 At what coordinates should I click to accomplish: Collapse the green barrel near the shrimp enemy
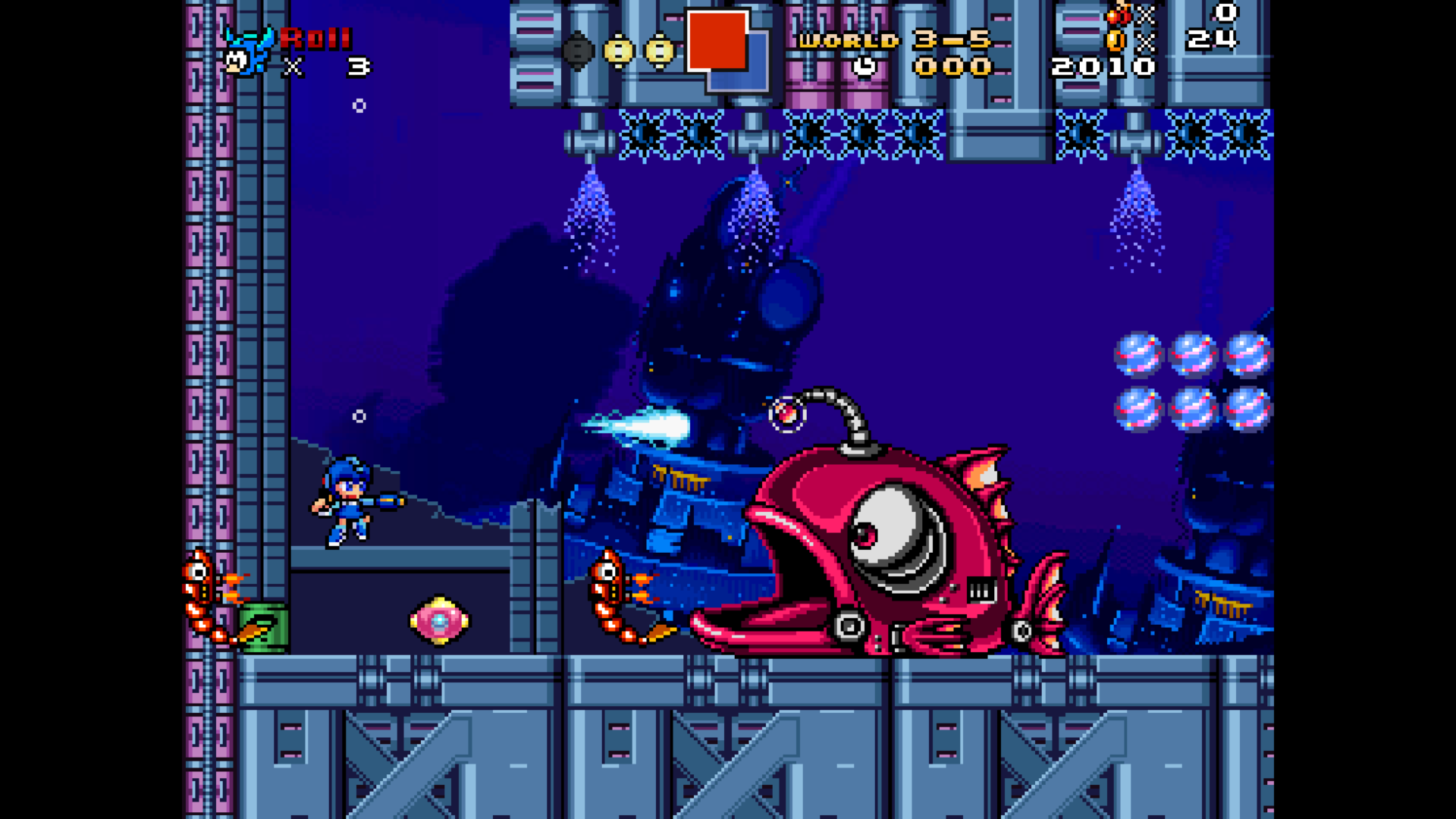[262, 629]
